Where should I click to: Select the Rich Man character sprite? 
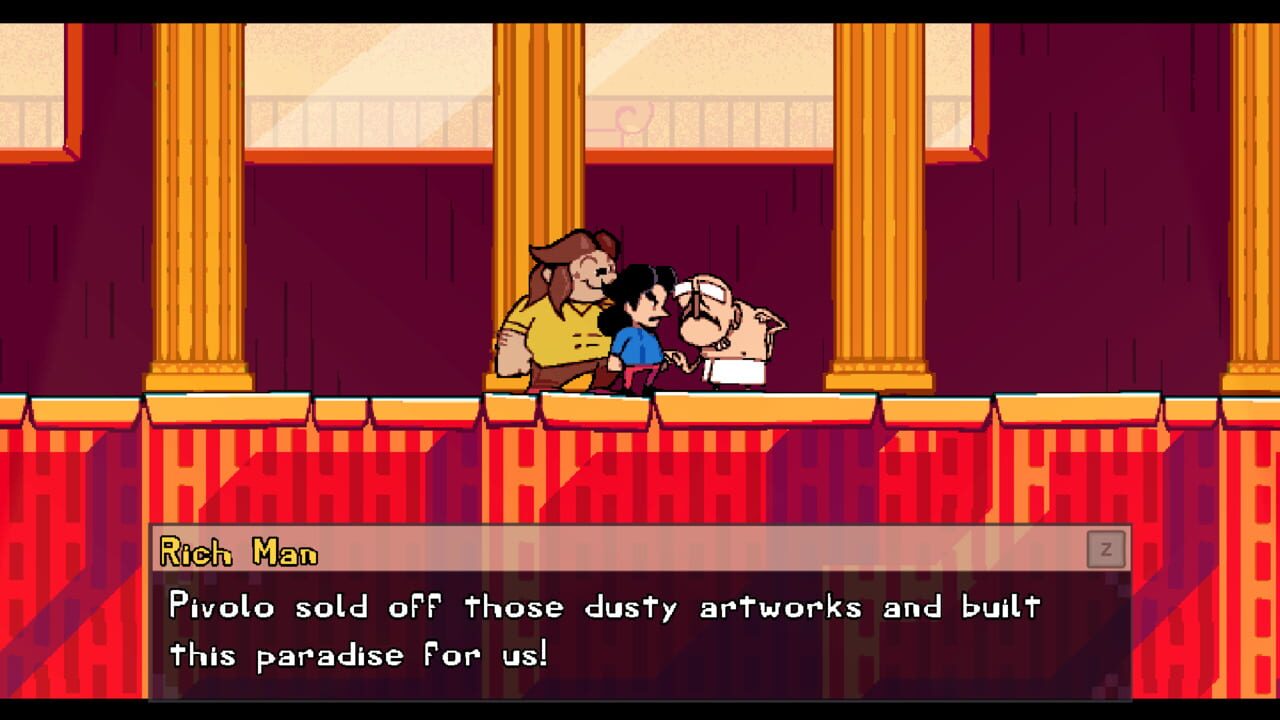tap(560, 320)
